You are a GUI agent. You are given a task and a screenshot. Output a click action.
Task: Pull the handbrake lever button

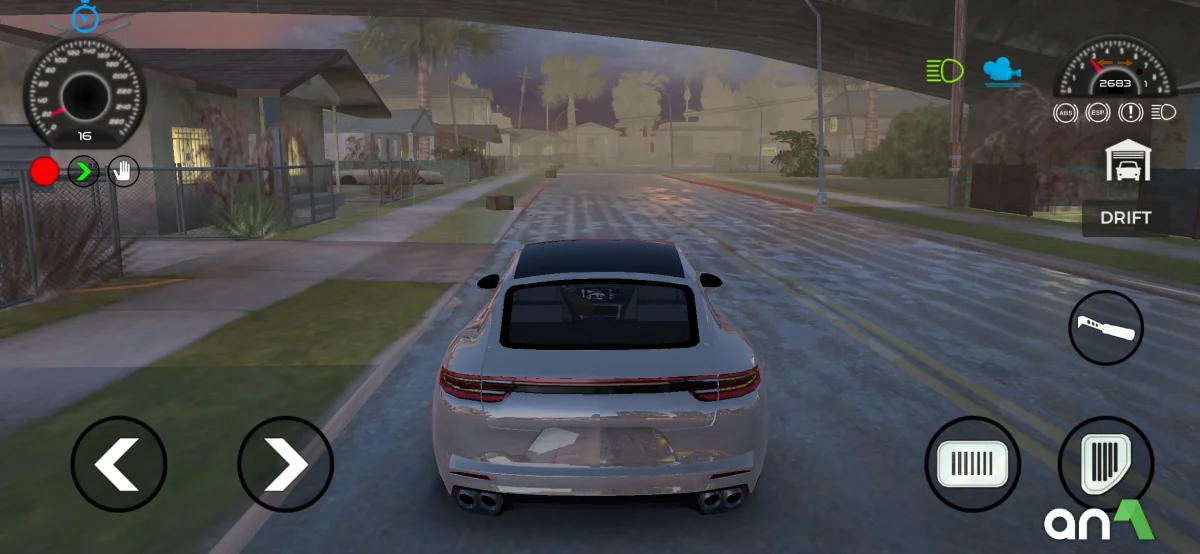[x=1105, y=327]
